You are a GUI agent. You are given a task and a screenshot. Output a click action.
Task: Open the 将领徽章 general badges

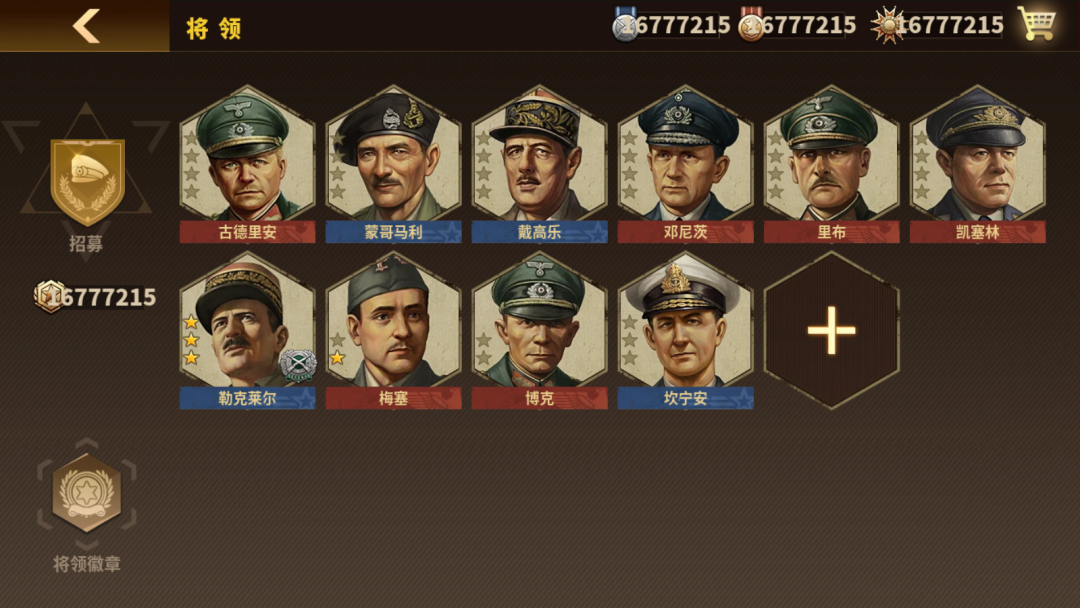pyautogui.click(x=87, y=495)
